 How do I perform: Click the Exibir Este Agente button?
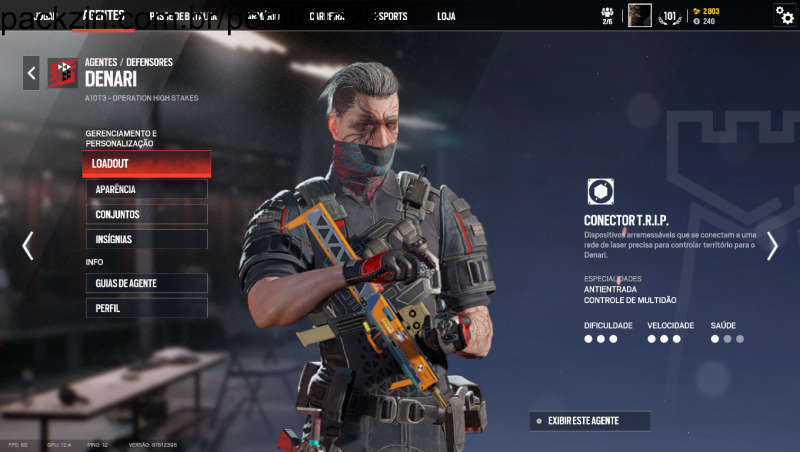point(590,421)
